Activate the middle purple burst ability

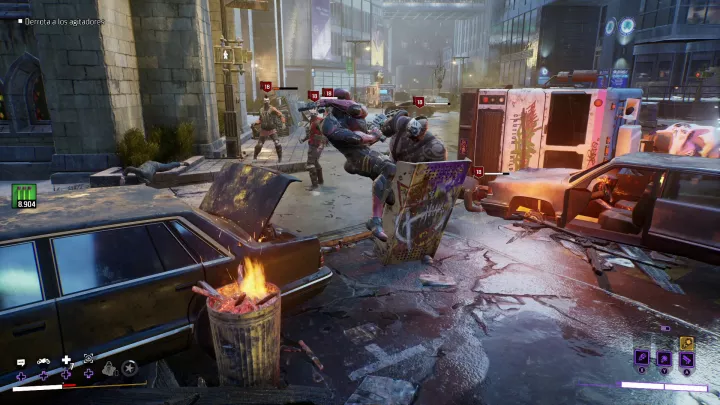(664, 358)
